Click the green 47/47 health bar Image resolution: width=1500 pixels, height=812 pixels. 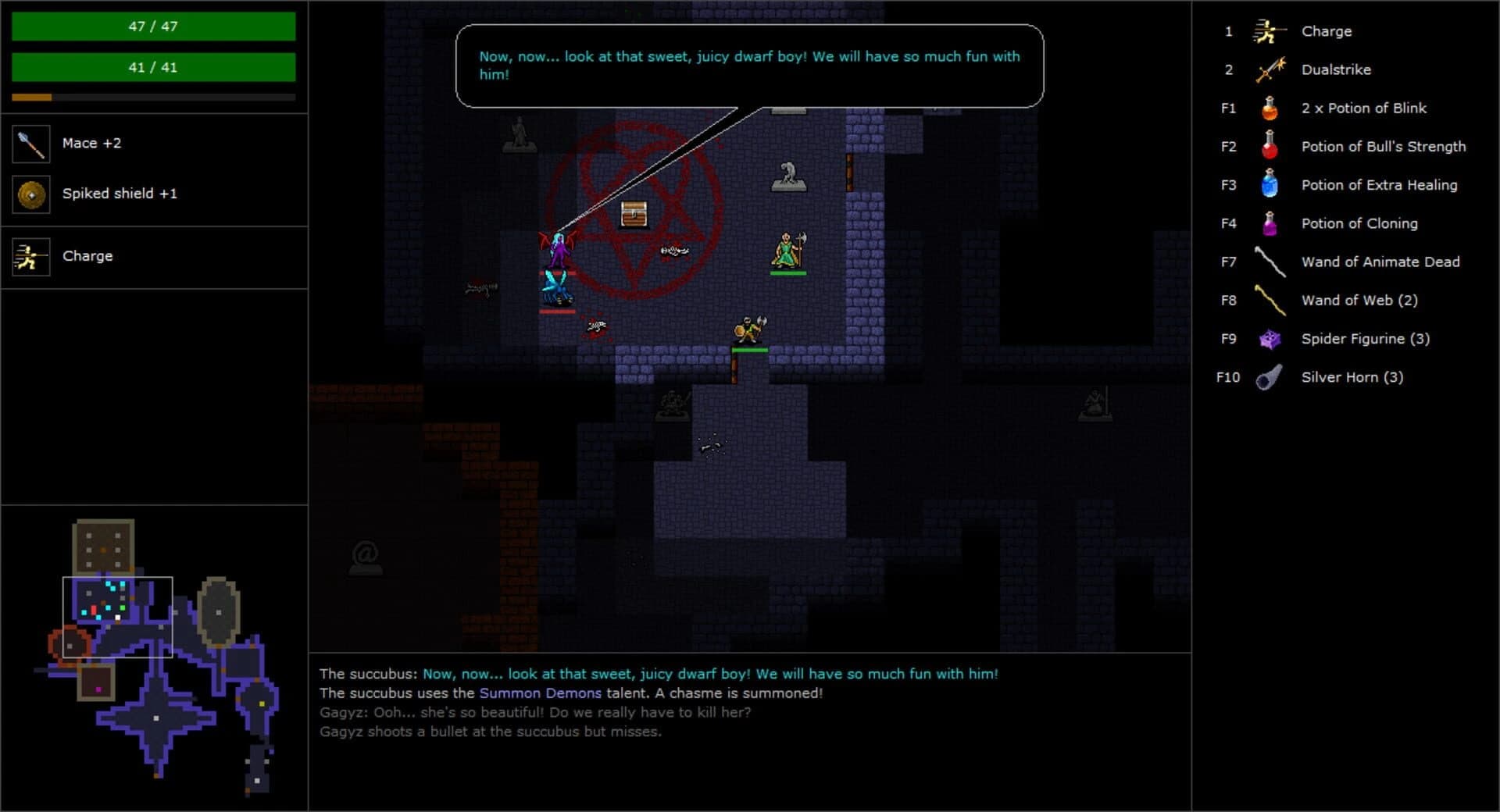tap(153, 26)
